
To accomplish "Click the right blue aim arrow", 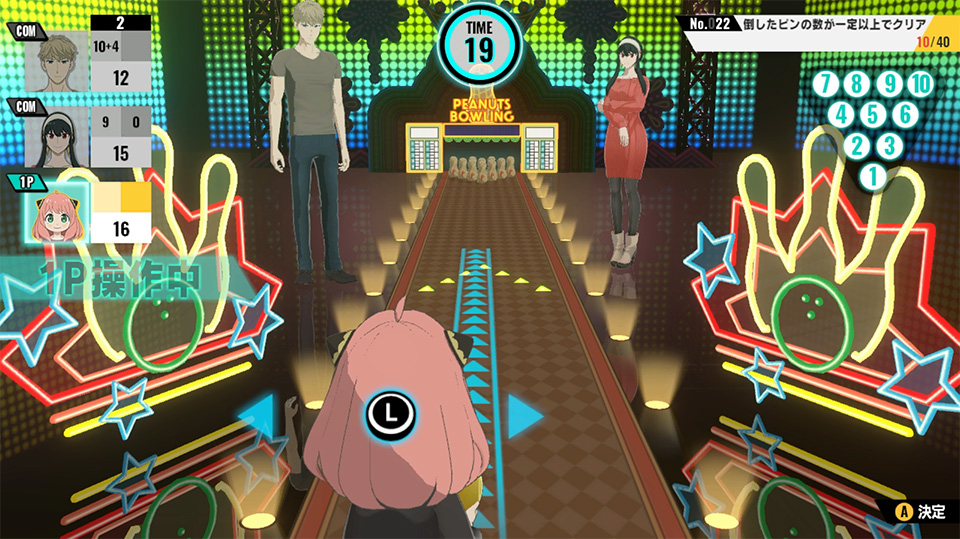I will click(x=523, y=415).
